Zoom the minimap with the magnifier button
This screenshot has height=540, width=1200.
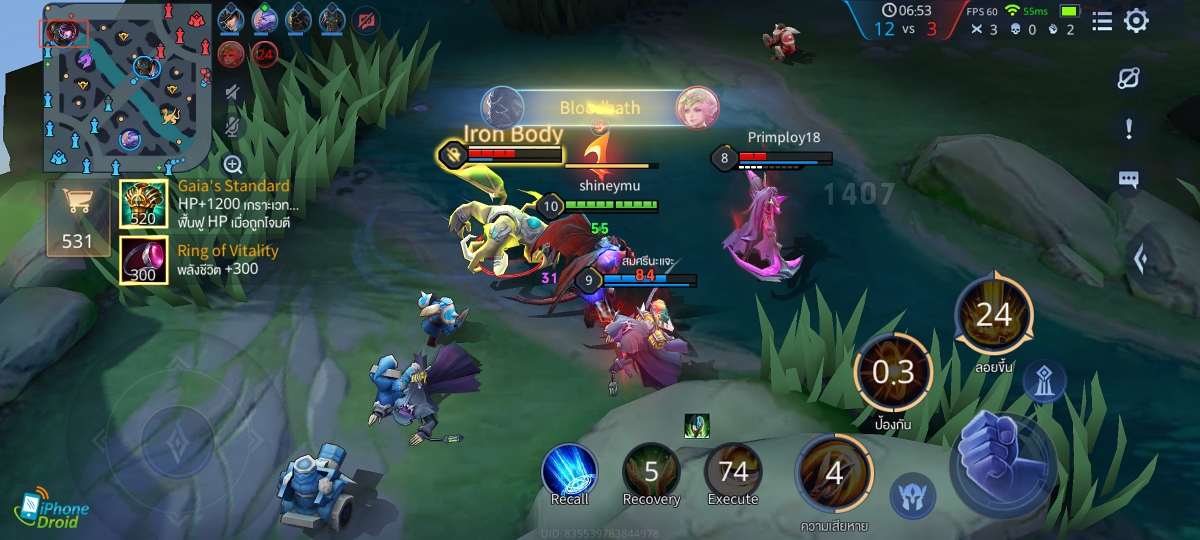[x=233, y=165]
